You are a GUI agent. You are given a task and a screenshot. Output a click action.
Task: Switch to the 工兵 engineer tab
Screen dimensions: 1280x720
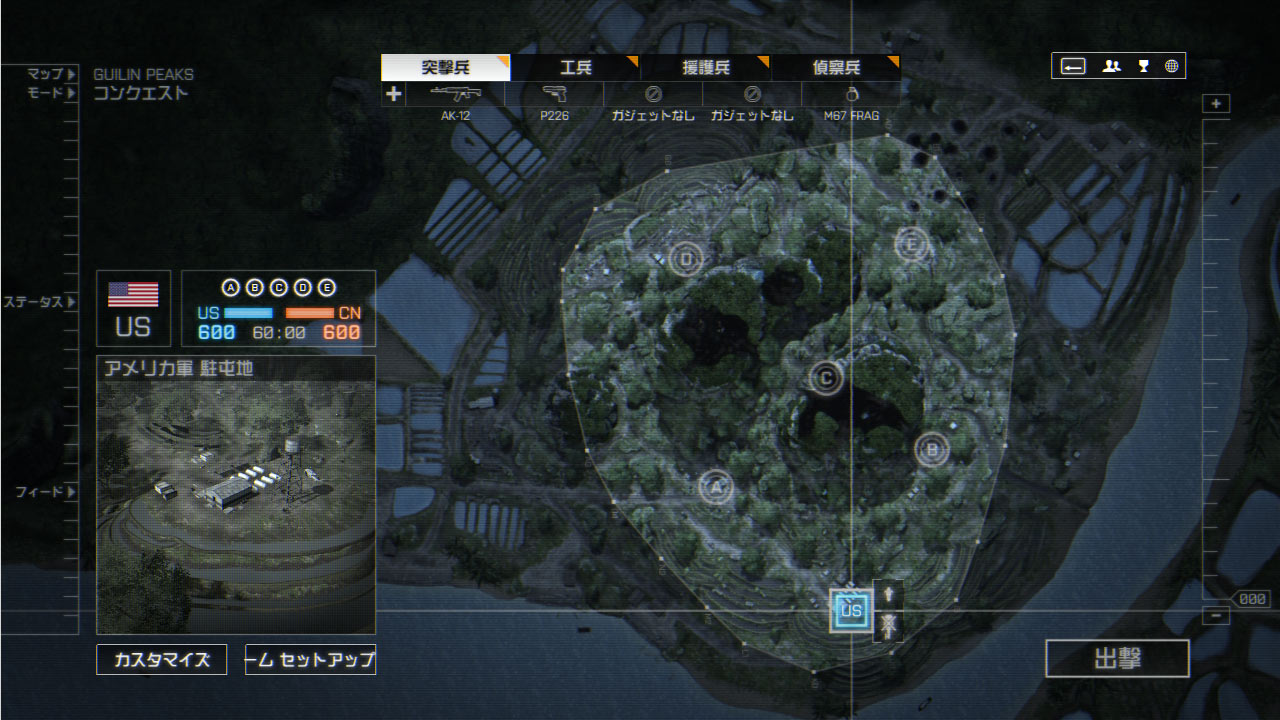pos(575,68)
